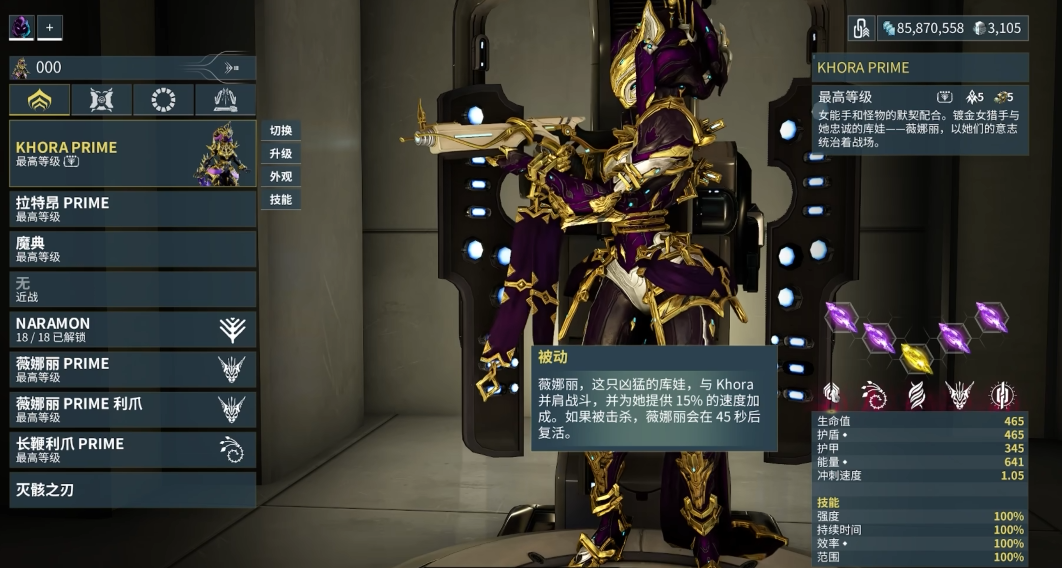
Task: Choose the 魔典 secondary weapon slot
Action: tap(132, 249)
